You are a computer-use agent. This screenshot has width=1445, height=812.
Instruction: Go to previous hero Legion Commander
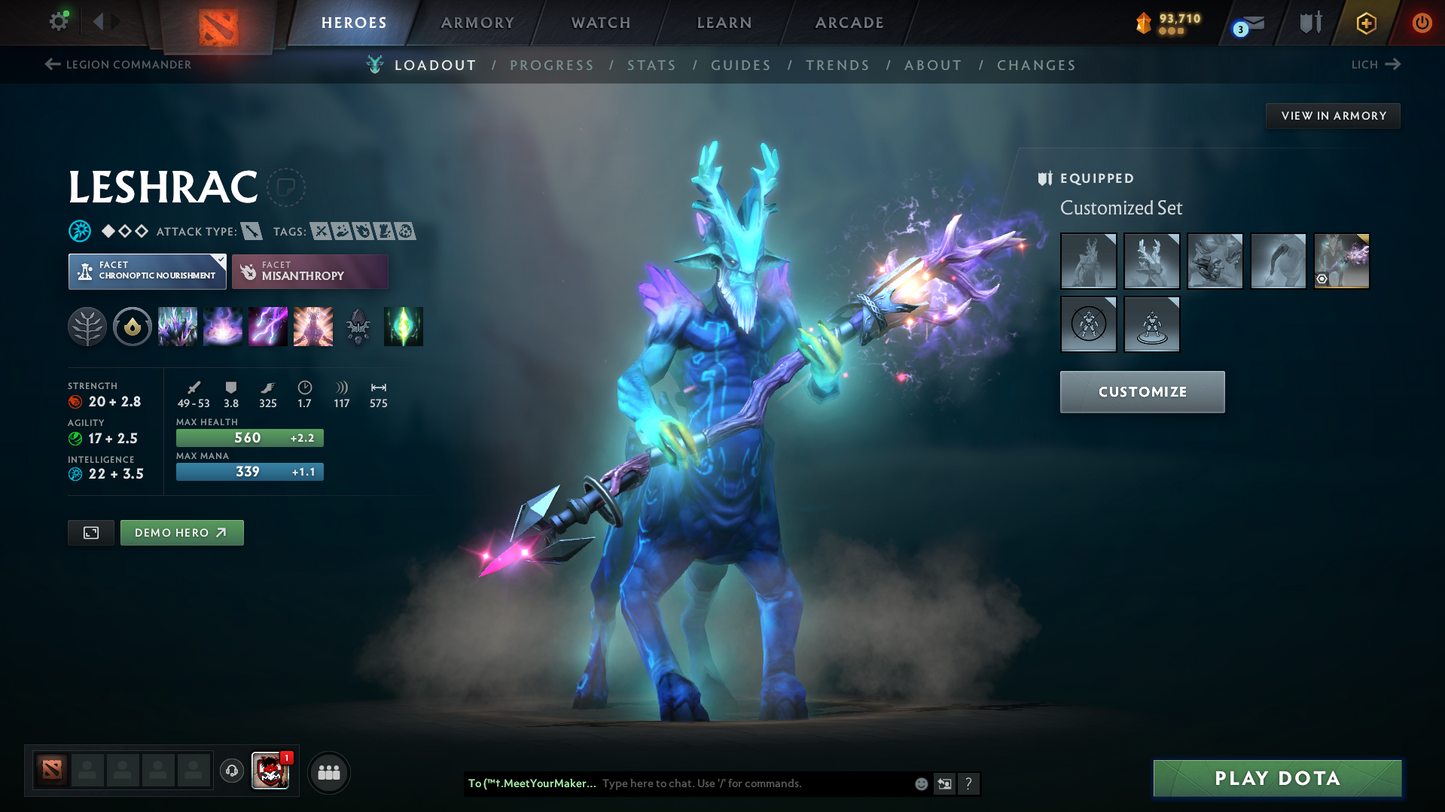[x=118, y=65]
